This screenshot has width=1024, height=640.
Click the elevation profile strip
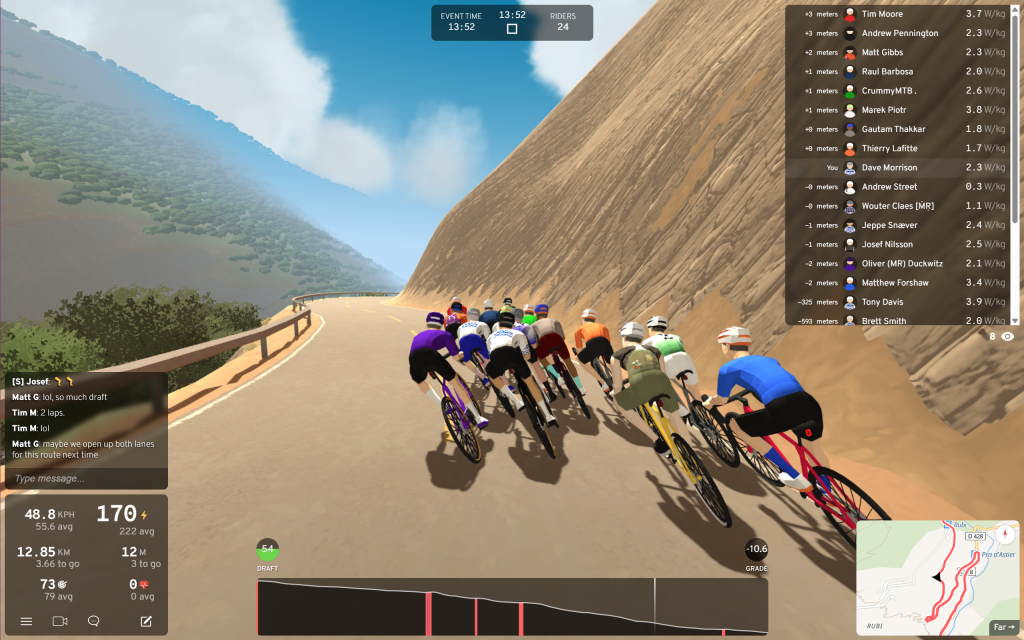(512, 606)
